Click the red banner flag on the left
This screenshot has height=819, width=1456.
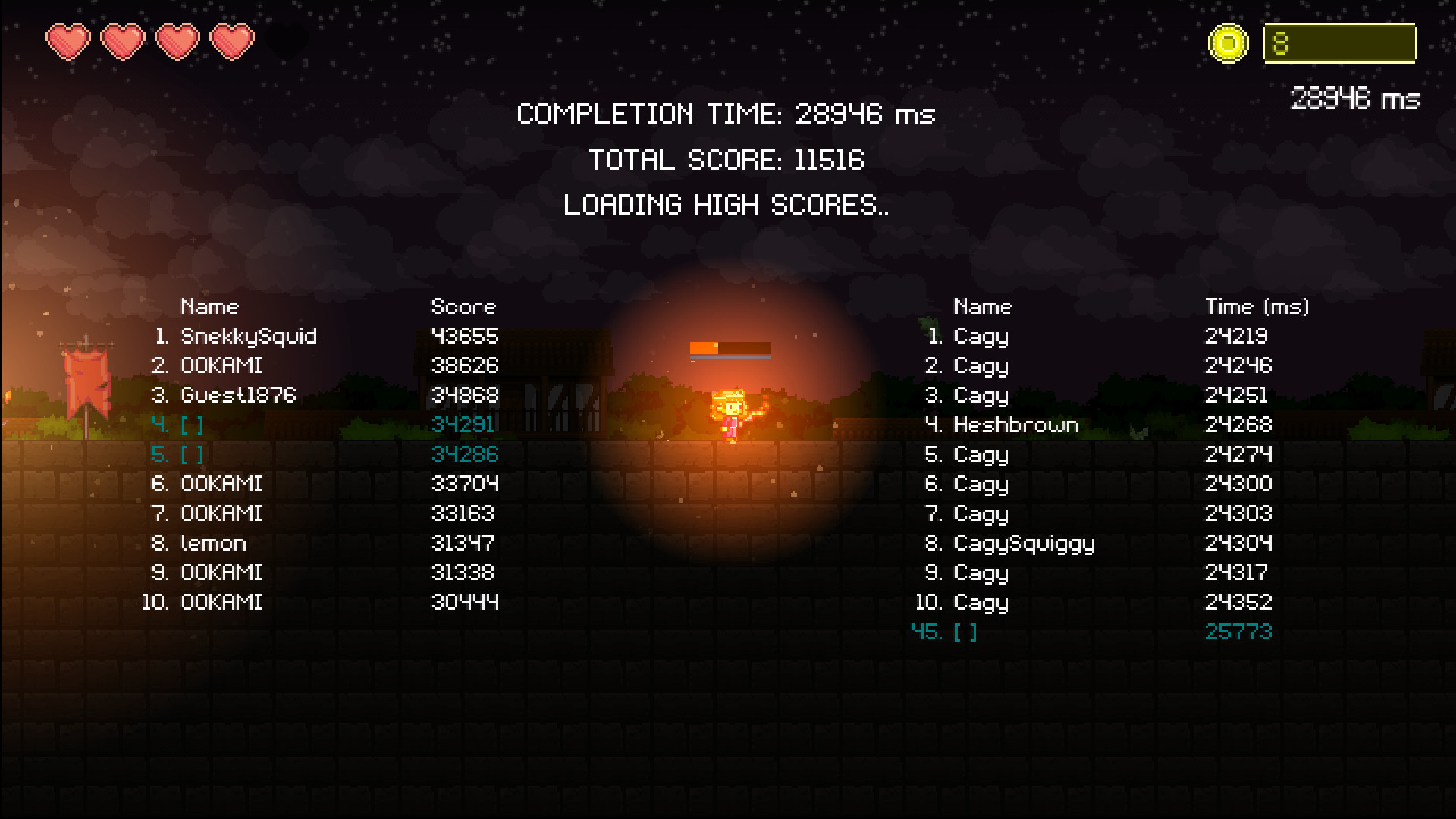(x=86, y=379)
